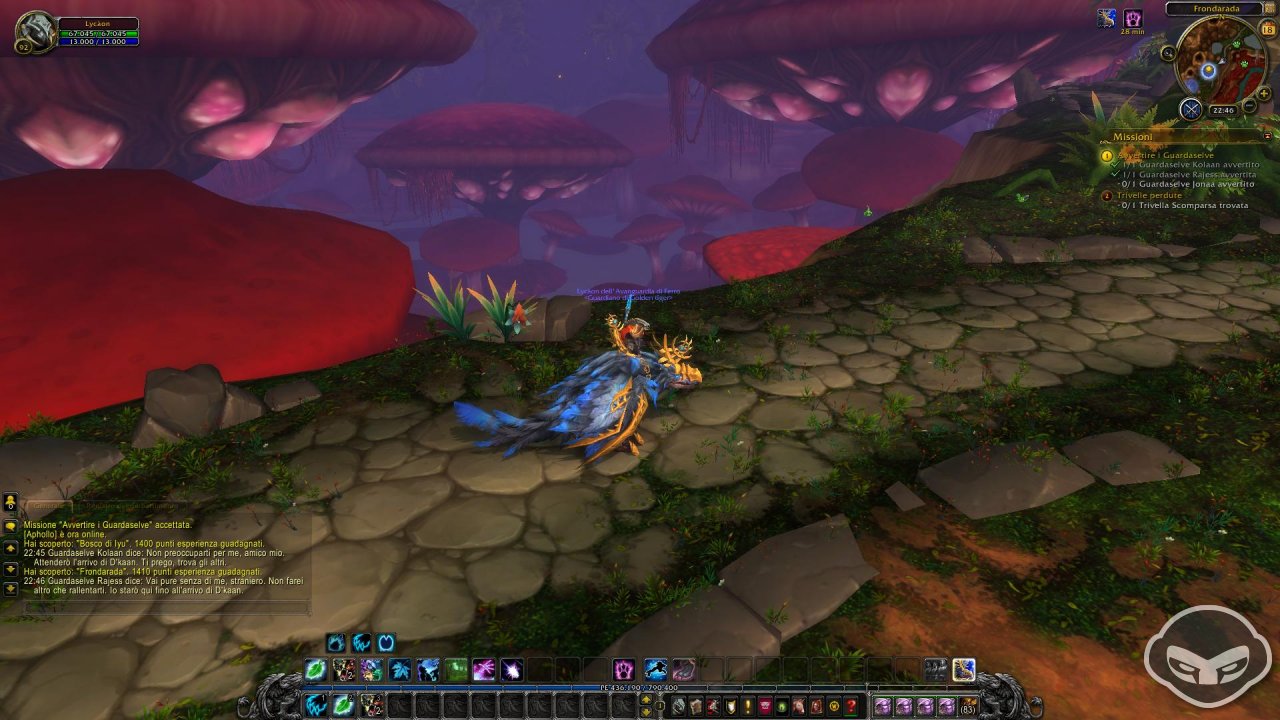This screenshot has width=1280, height=720.
Task: Page the action bar up with arrow
Action: [646, 700]
